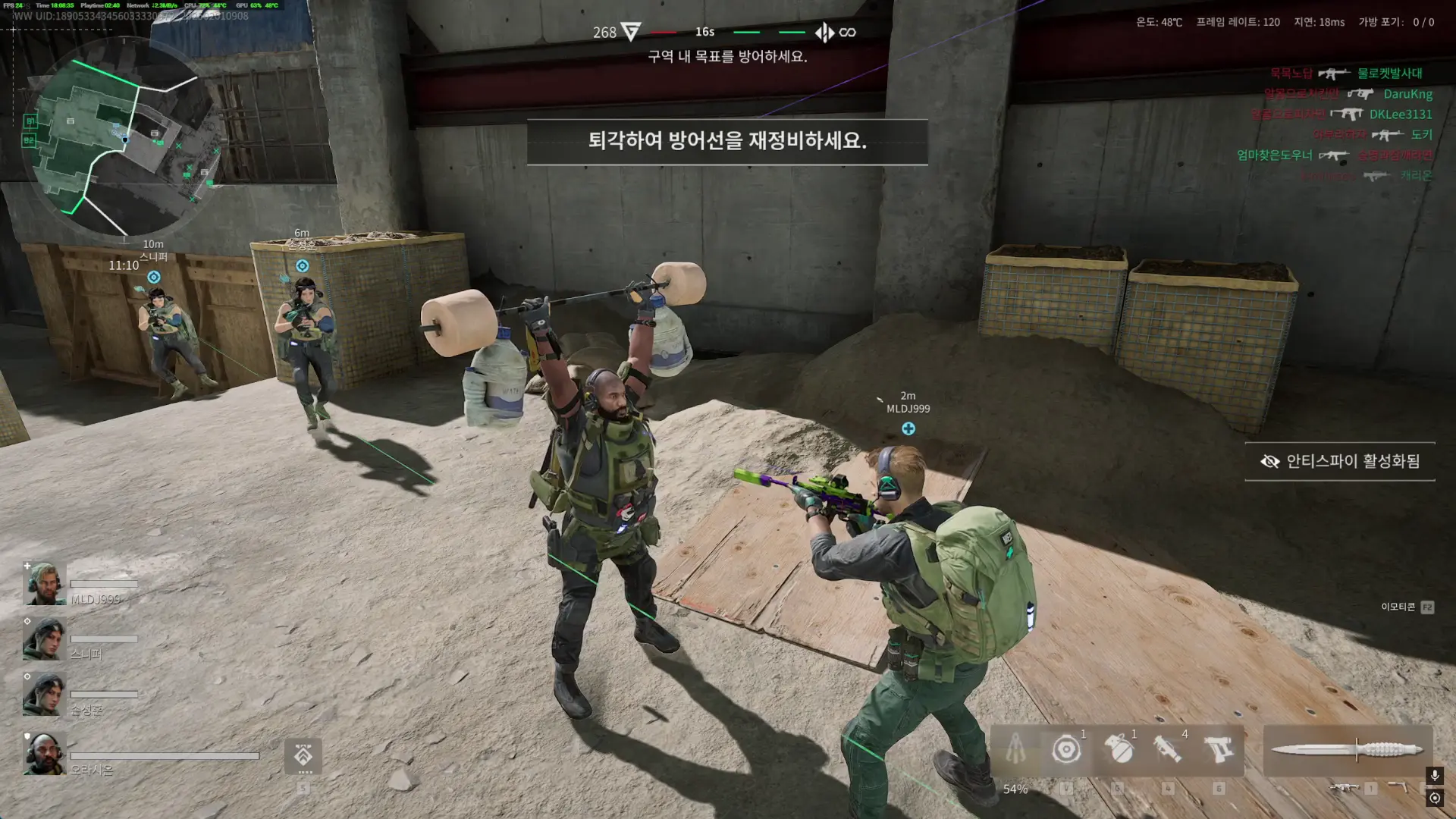Toggle the shield status icon on 오라시온's portrait
This screenshot has width=1456, height=819.
coord(27,737)
